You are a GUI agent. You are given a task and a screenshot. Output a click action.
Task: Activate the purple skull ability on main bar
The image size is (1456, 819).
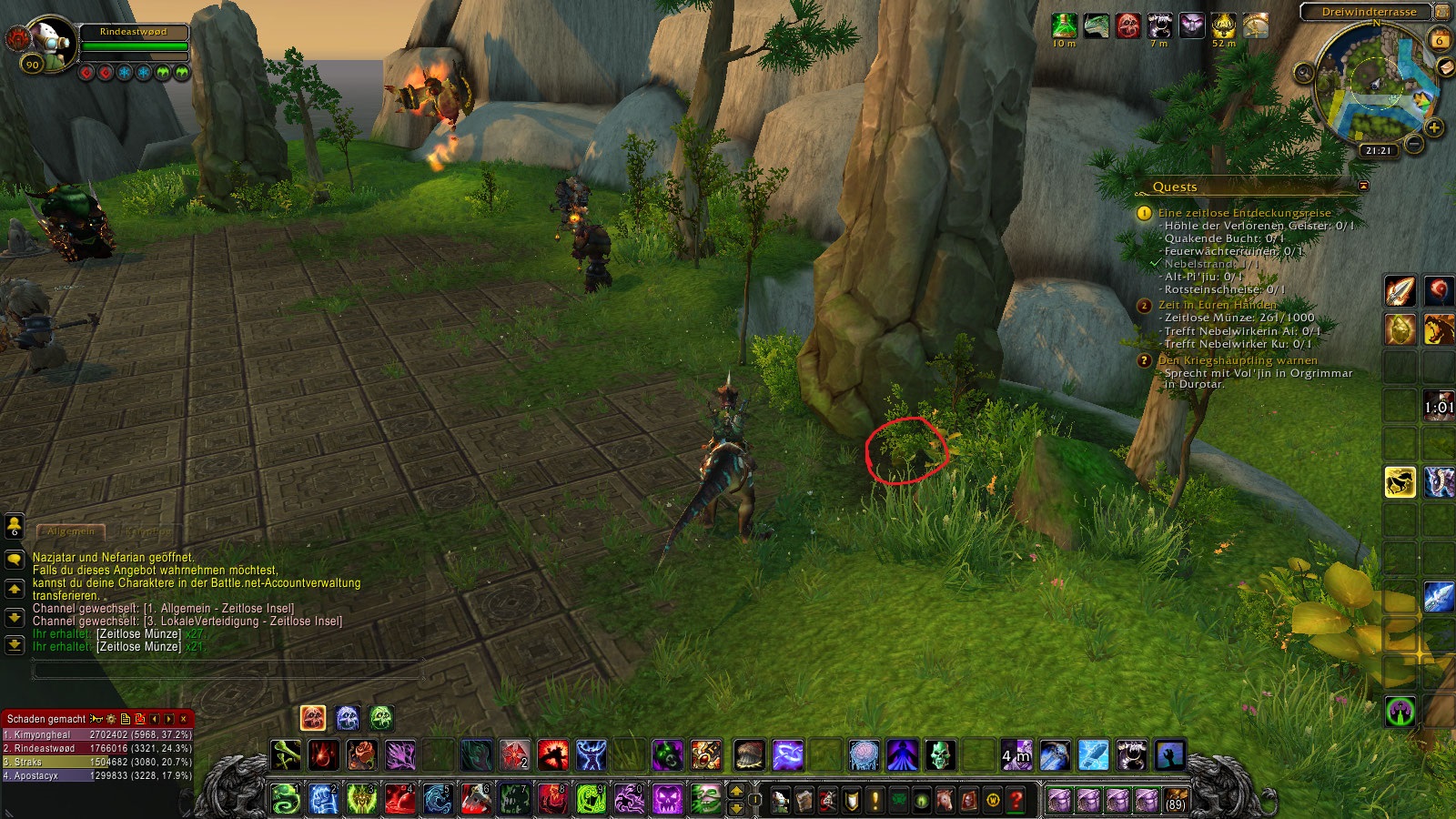[x=667, y=800]
